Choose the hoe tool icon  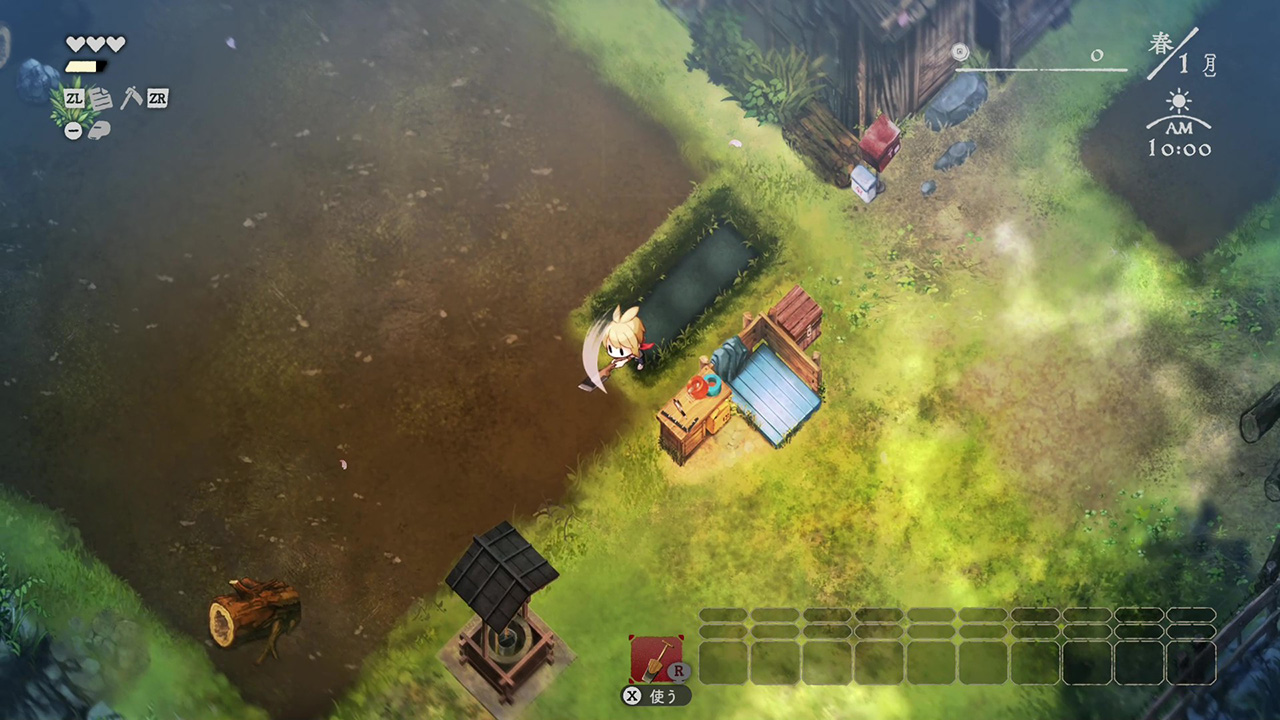[x=130, y=98]
